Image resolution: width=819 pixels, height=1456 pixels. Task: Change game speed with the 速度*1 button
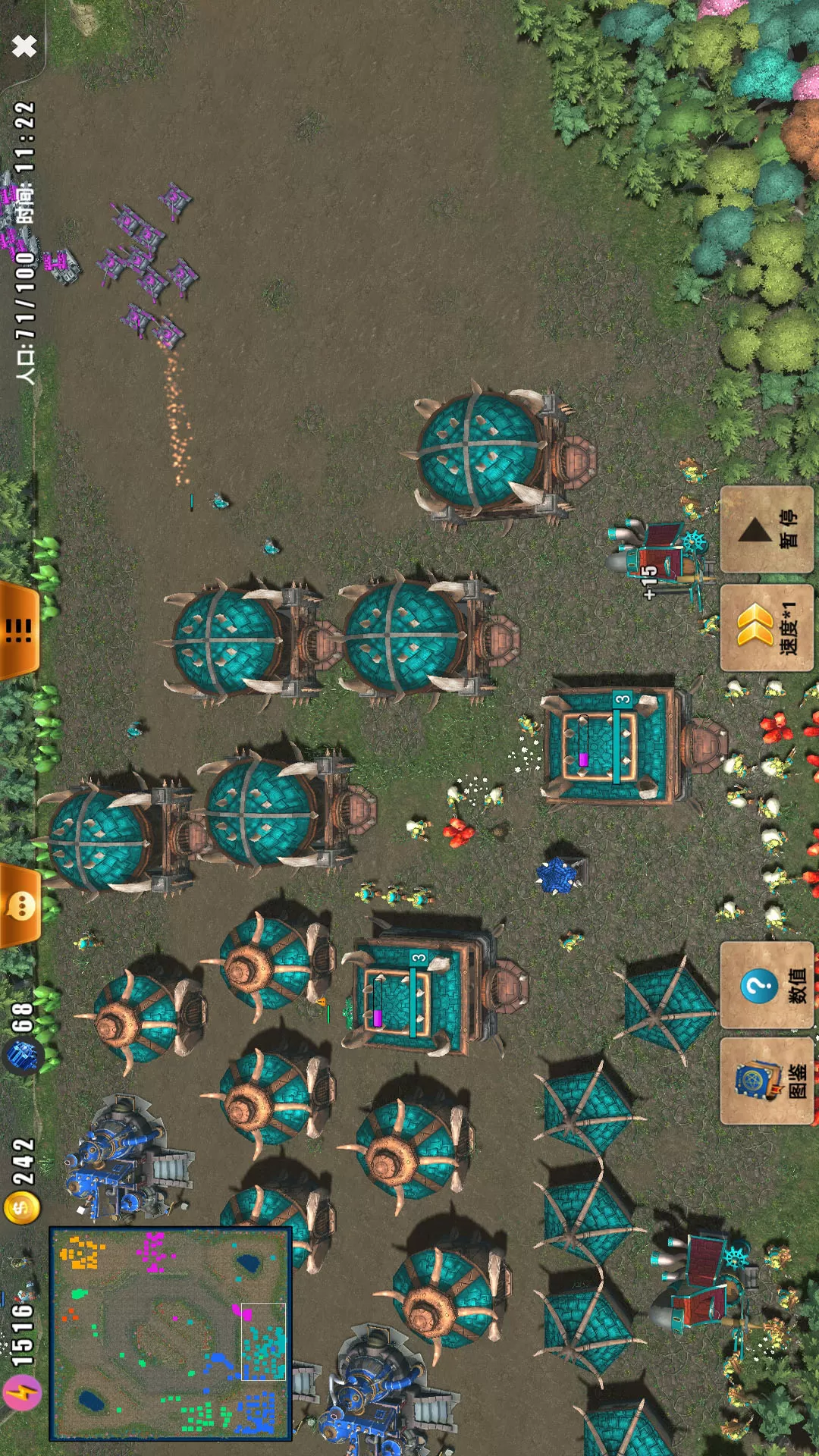click(x=766, y=628)
